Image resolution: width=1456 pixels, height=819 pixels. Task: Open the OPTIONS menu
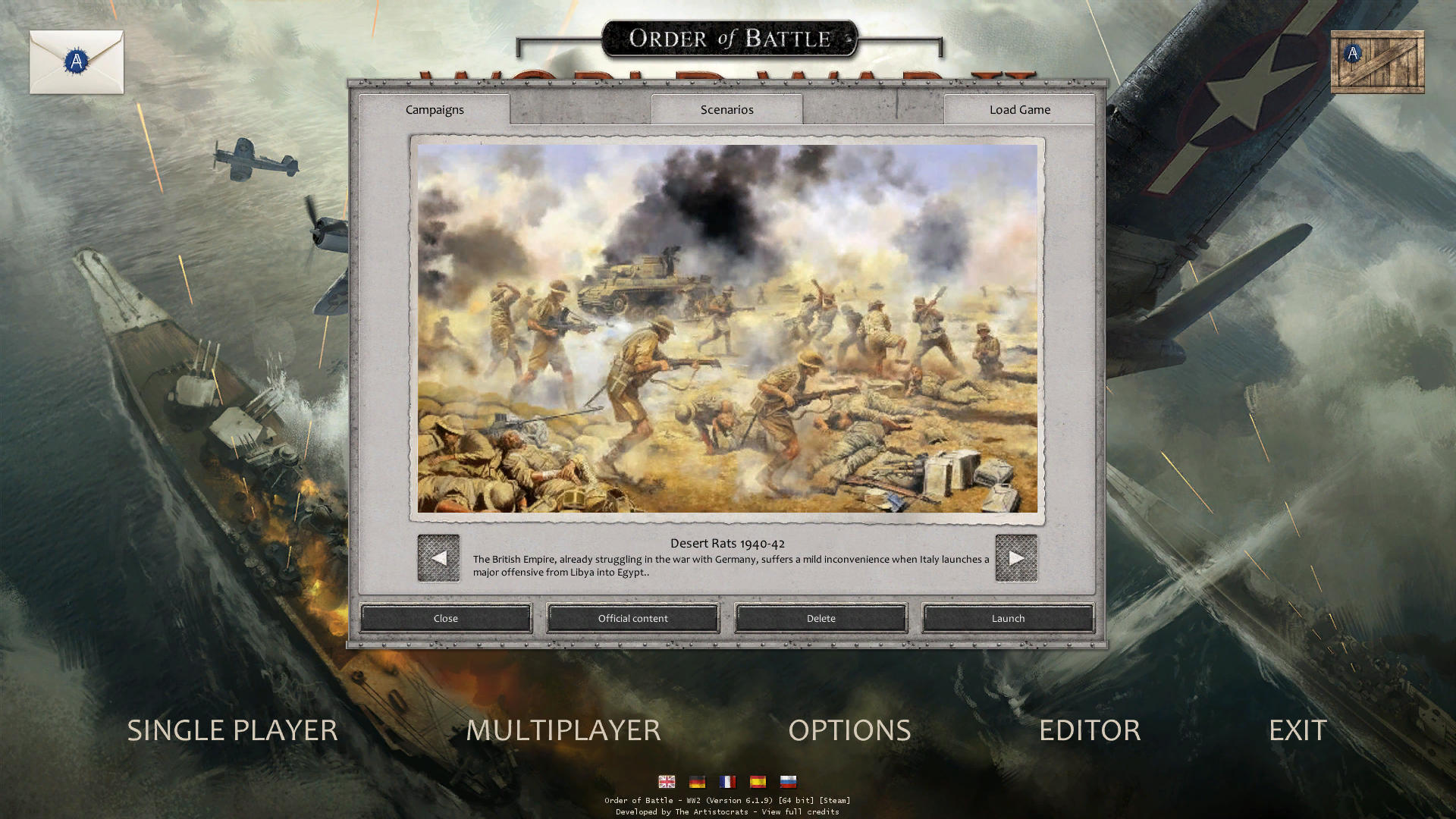pyautogui.click(x=849, y=730)
